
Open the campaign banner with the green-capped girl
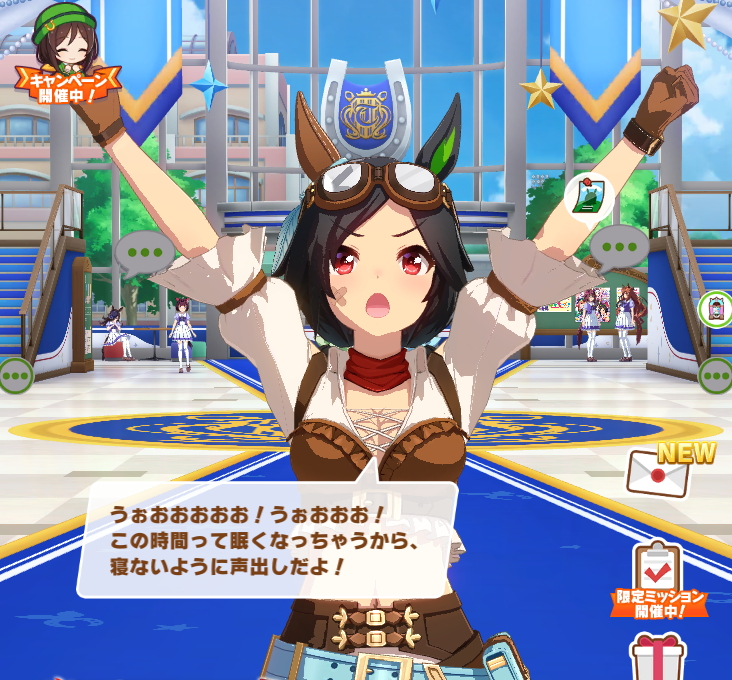pyautogui.click(x=67, y=56)
